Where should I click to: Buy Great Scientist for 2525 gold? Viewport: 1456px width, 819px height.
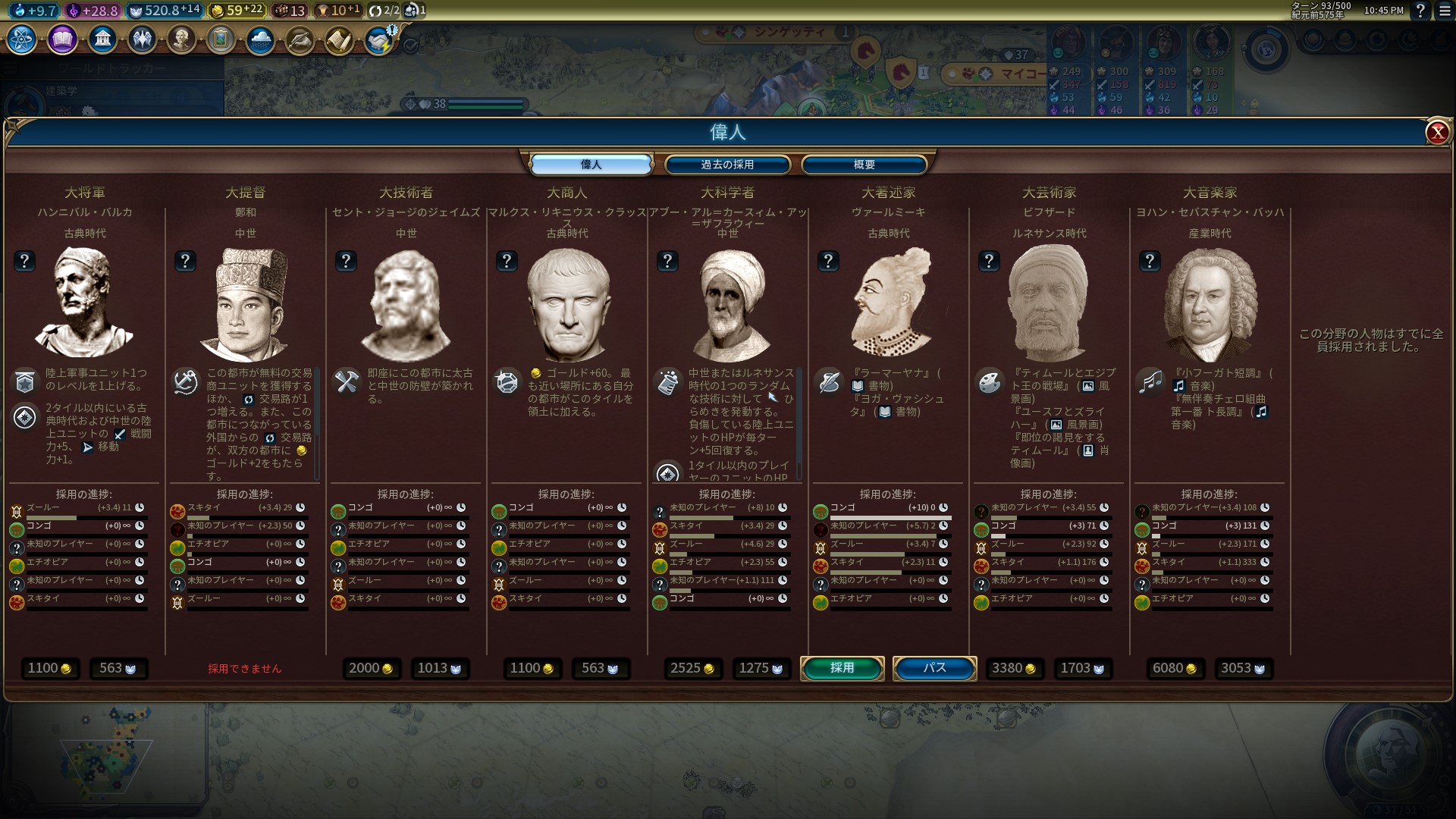(692, 668)
